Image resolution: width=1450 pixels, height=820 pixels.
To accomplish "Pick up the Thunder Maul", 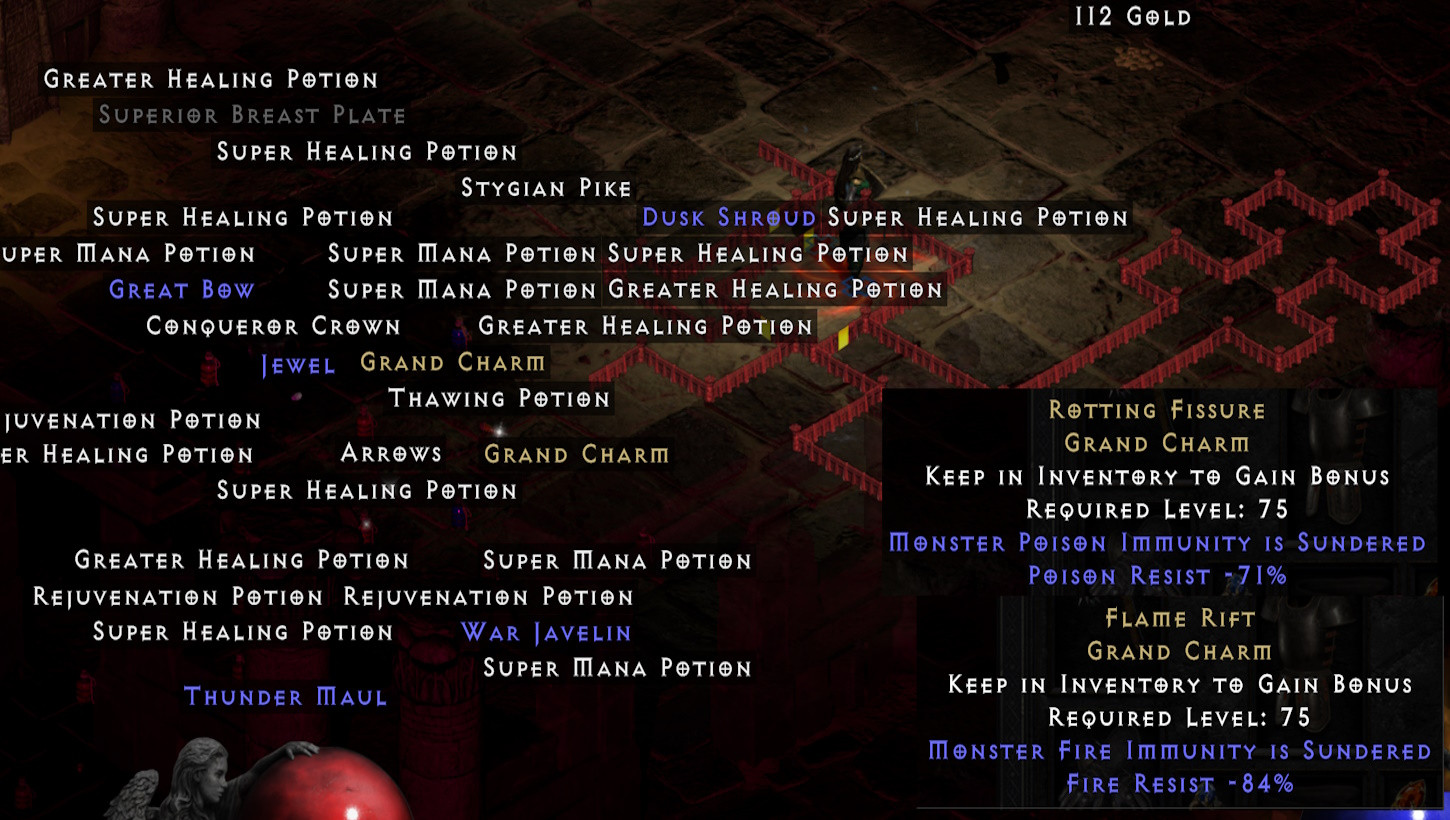I will pyautogui.click(x=286, y=696).
